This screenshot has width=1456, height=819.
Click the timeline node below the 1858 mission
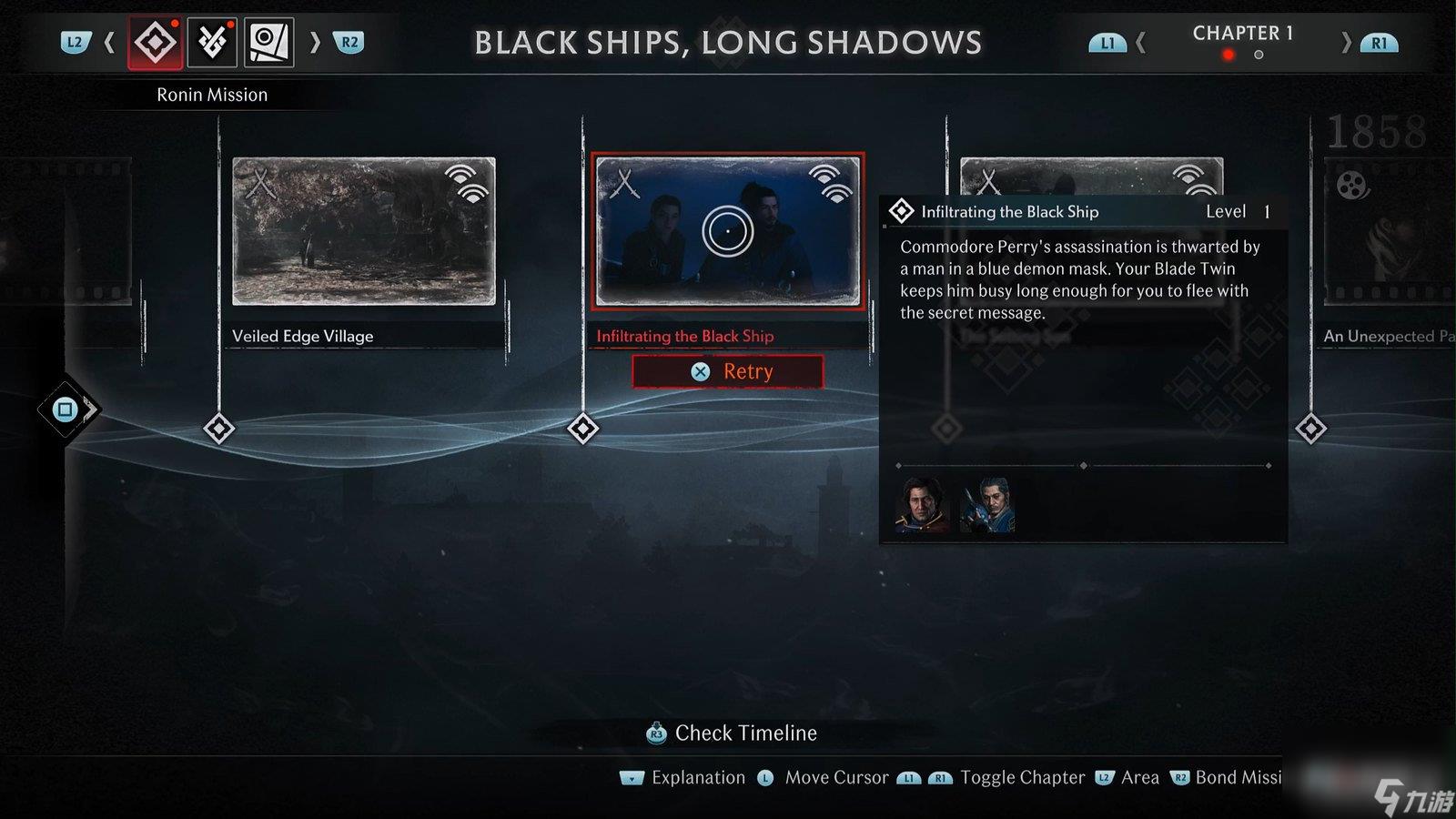click(x=1310, y=429)
